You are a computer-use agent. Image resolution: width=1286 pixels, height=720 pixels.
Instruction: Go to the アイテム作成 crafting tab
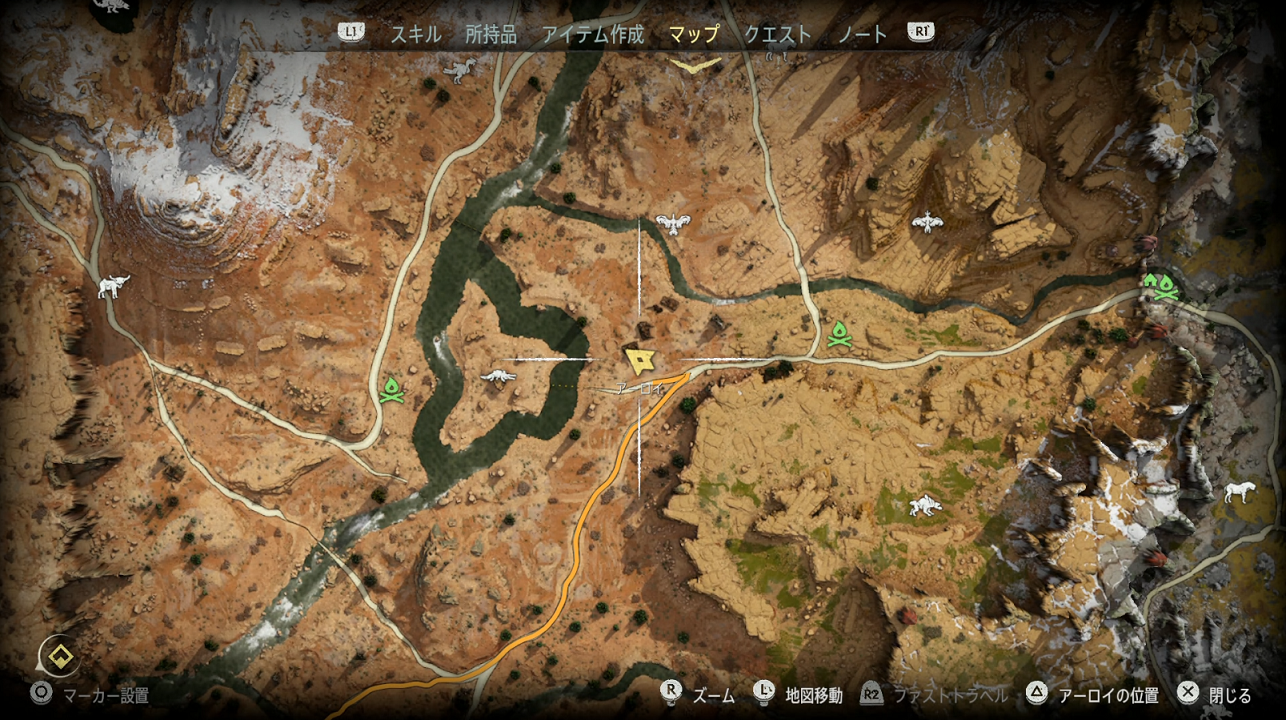point(593,33)
